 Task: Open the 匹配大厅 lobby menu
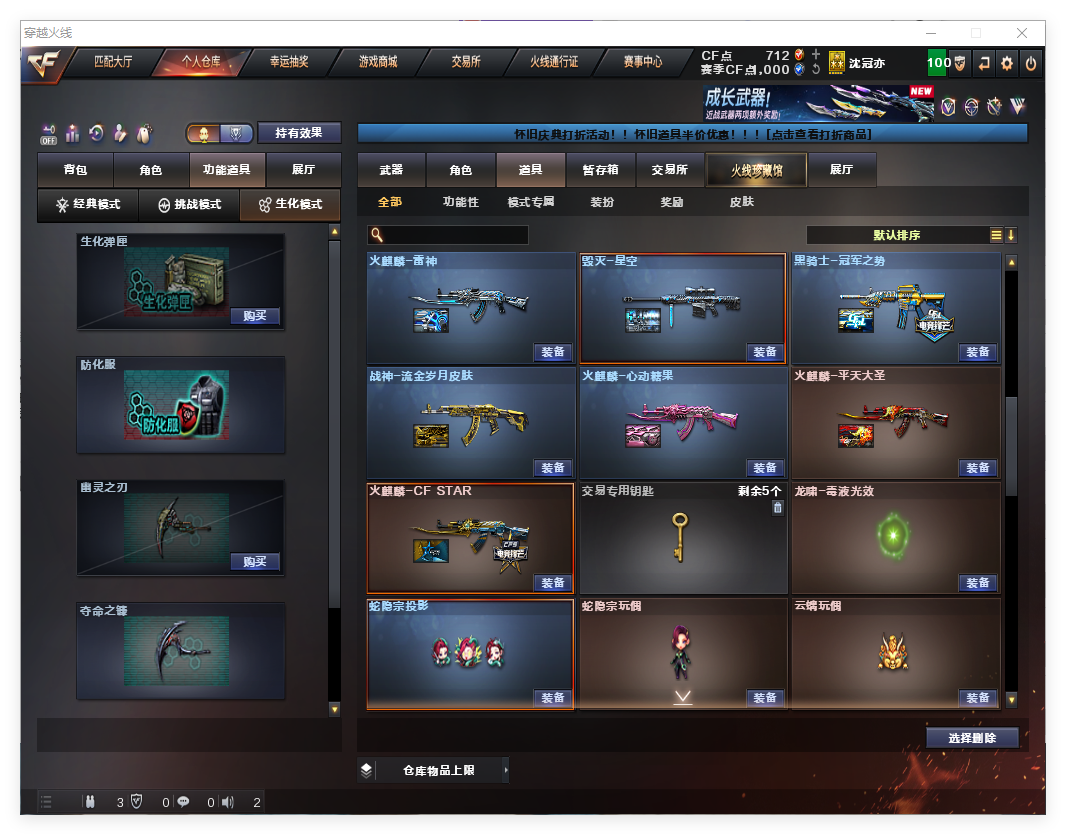pos(112,62)
